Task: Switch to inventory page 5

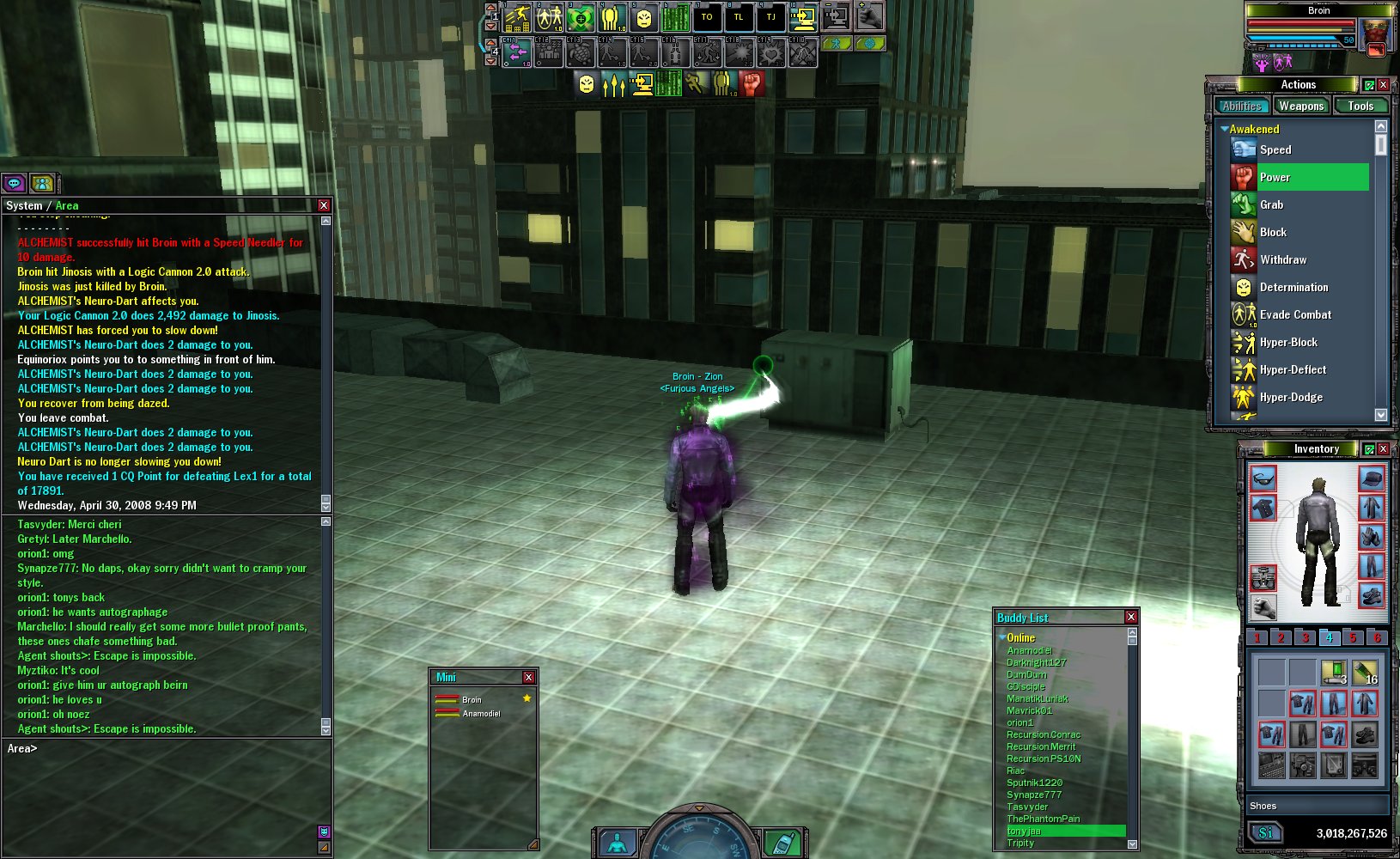Action: [1353, 637]
